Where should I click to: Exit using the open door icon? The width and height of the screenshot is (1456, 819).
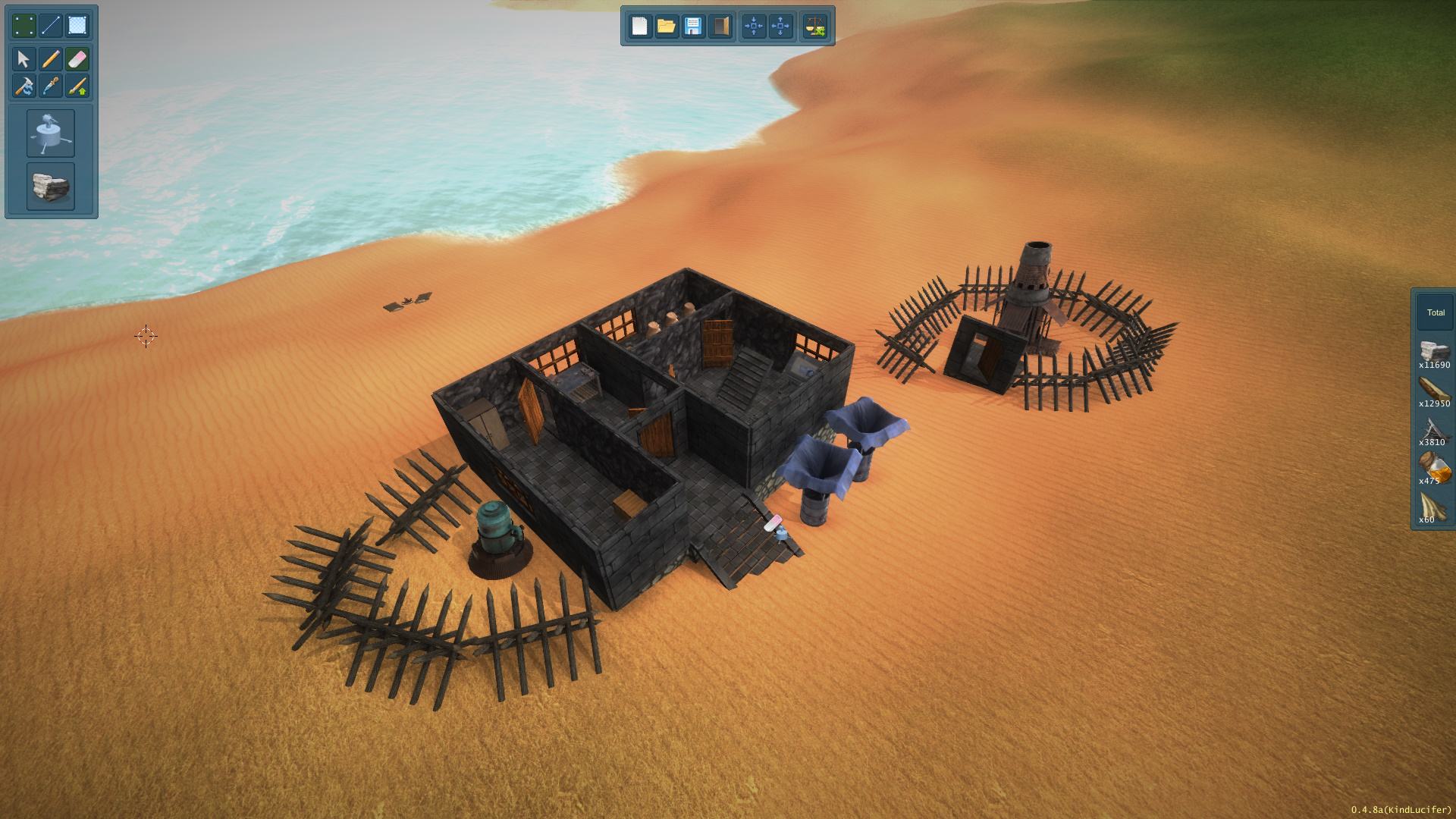tap(720, 27)
